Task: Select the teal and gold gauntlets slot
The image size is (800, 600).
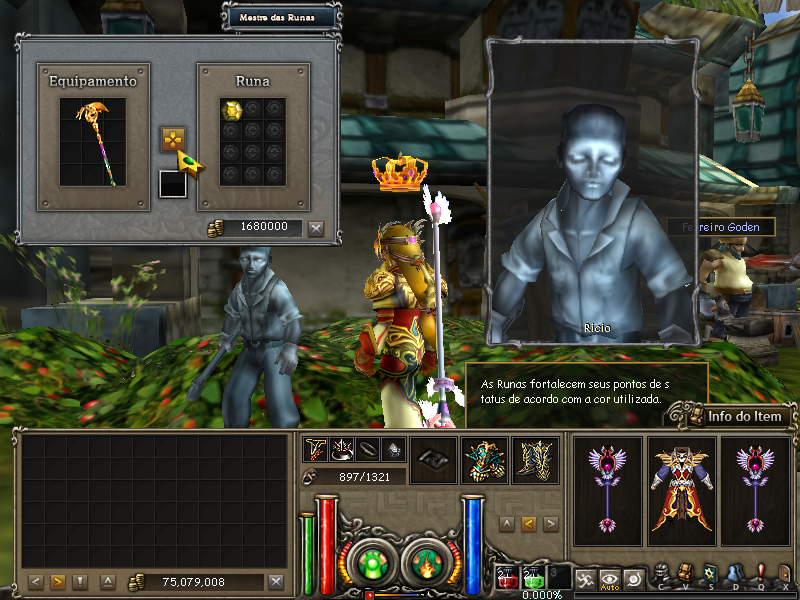Action: (484, 460)
